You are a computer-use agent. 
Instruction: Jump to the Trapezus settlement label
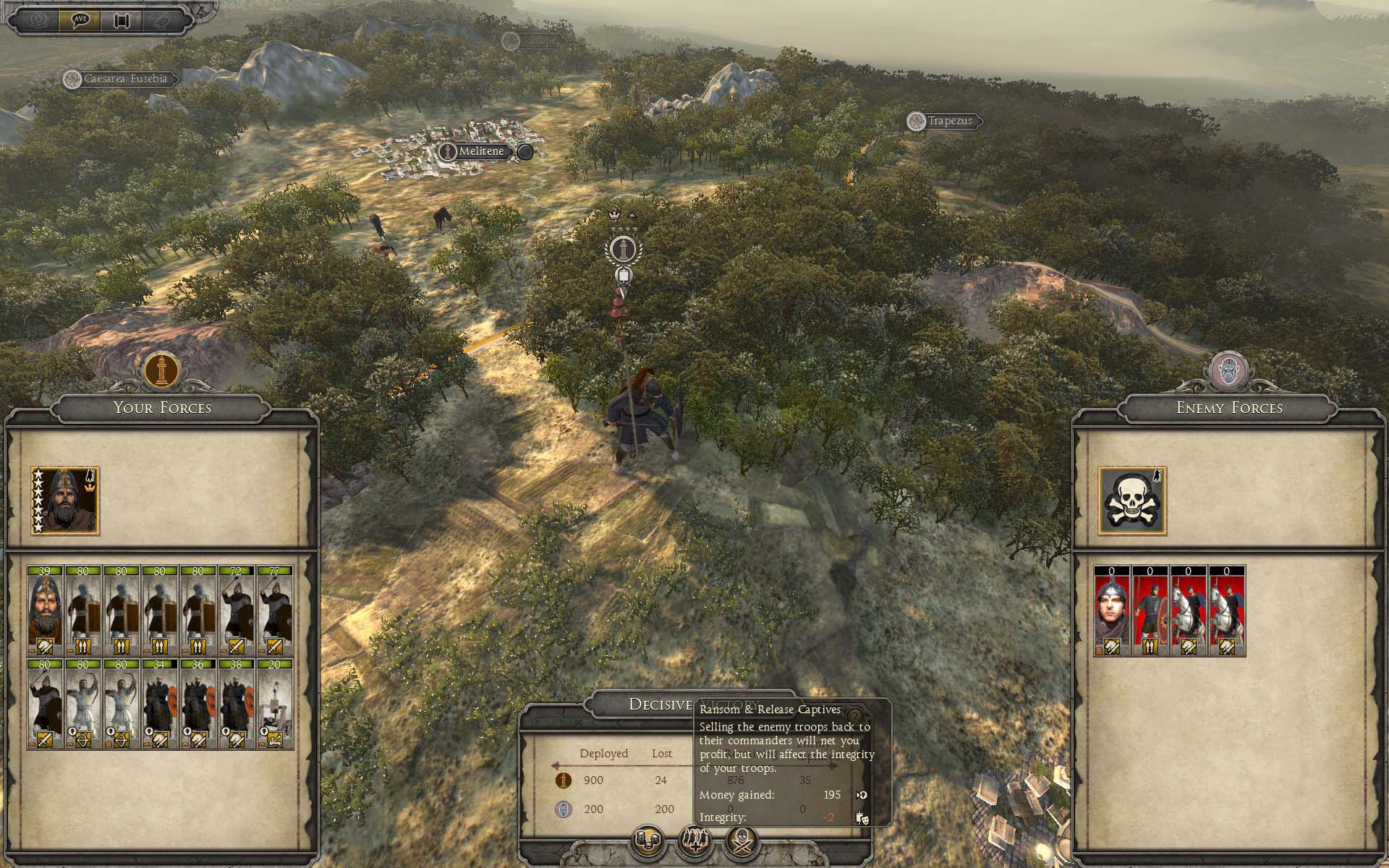coord(949,121)
